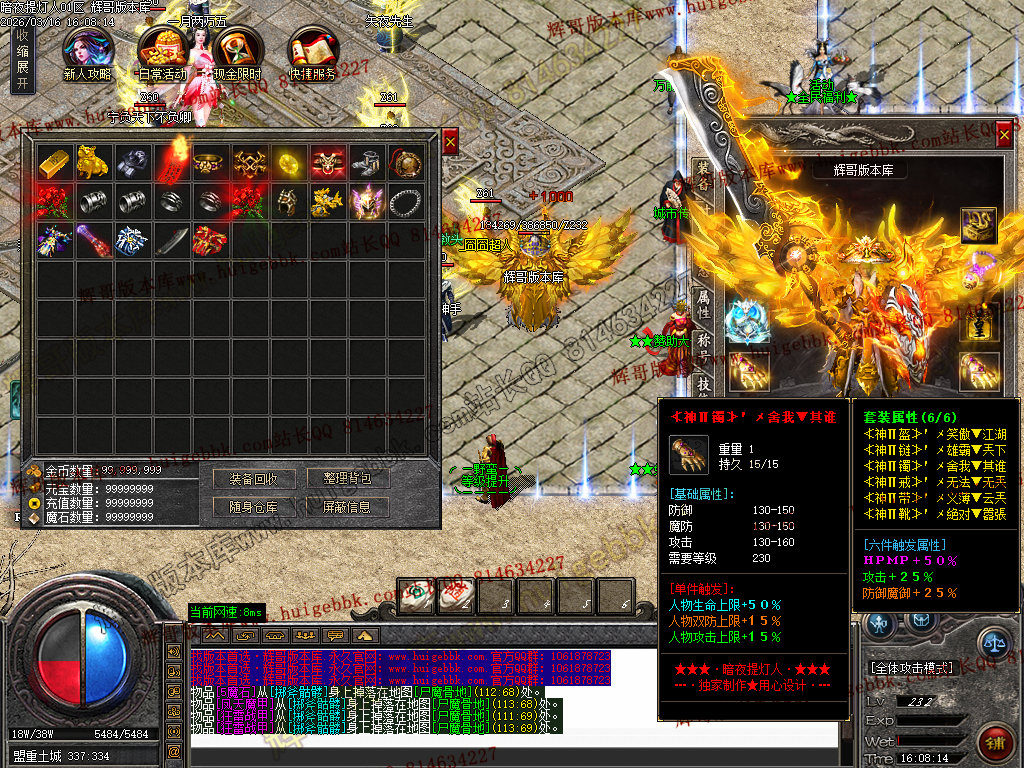
Task: Select the silver chain necklace in the bag
Action: [405, 201]
